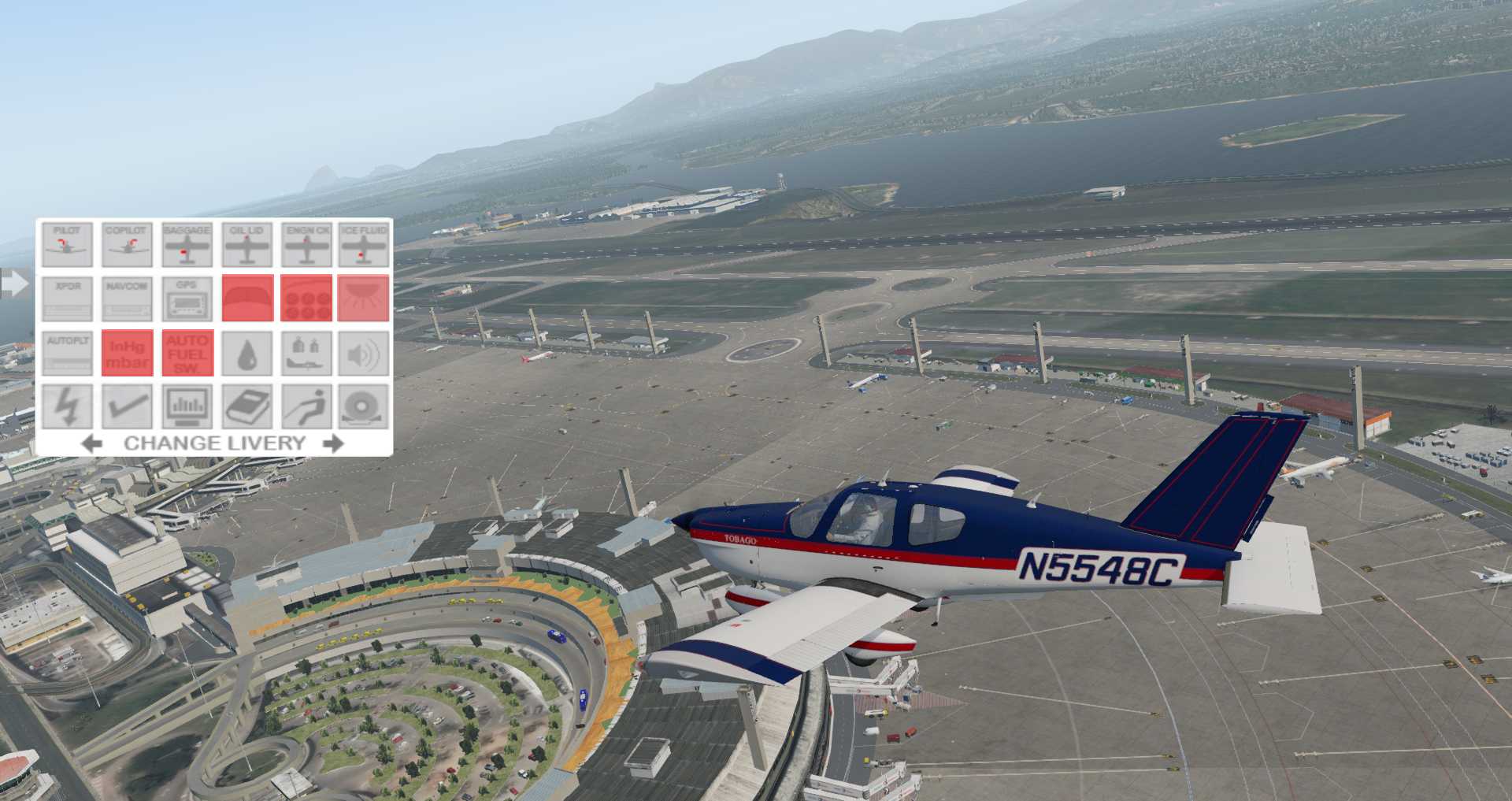The image size is (1512, 801).
Task: Collapse the side panel with the white arrow tab
Action: point(13,284)
